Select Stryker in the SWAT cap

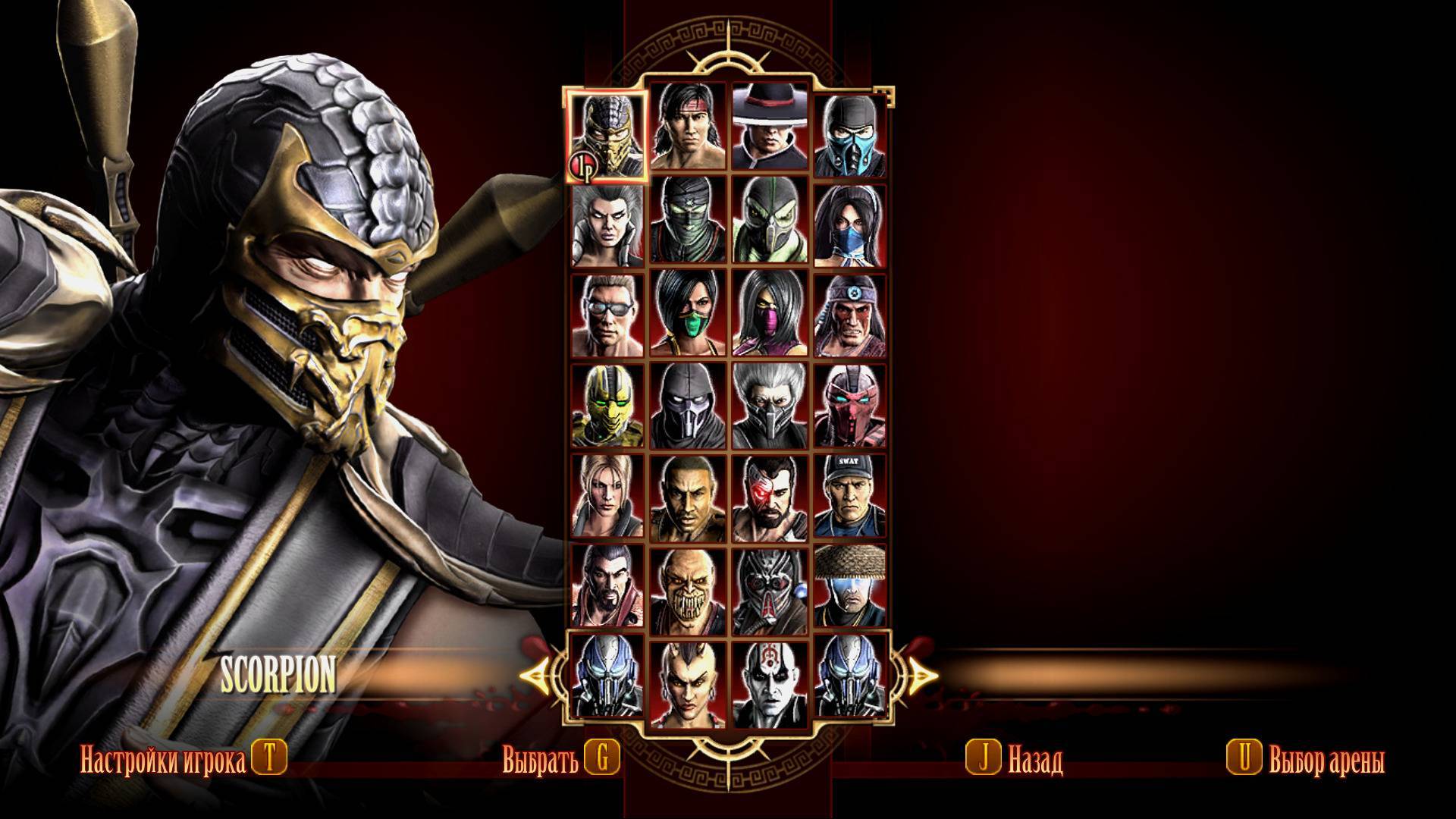click(850, 495)
